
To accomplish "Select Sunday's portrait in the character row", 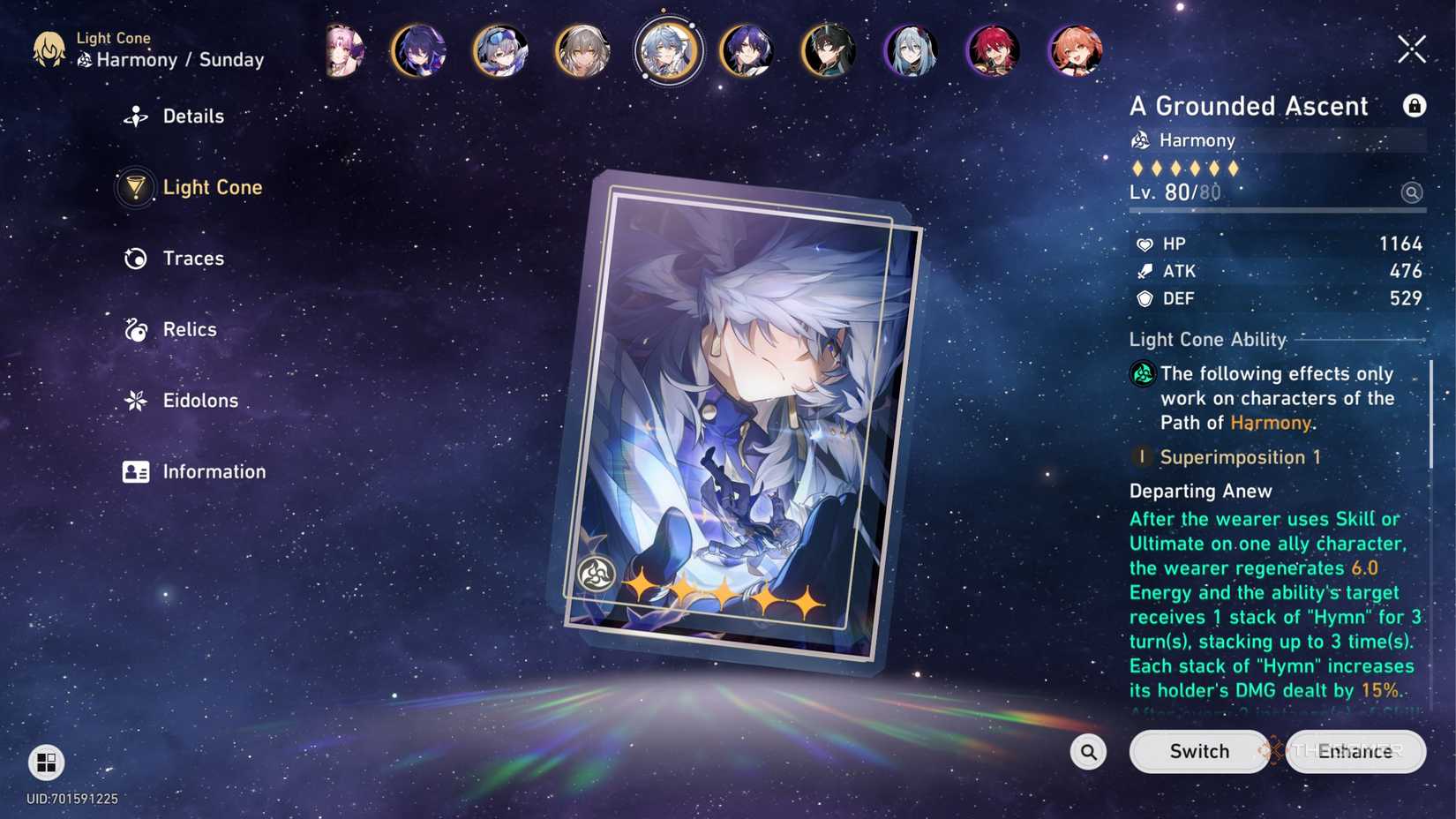I will 667,51.
